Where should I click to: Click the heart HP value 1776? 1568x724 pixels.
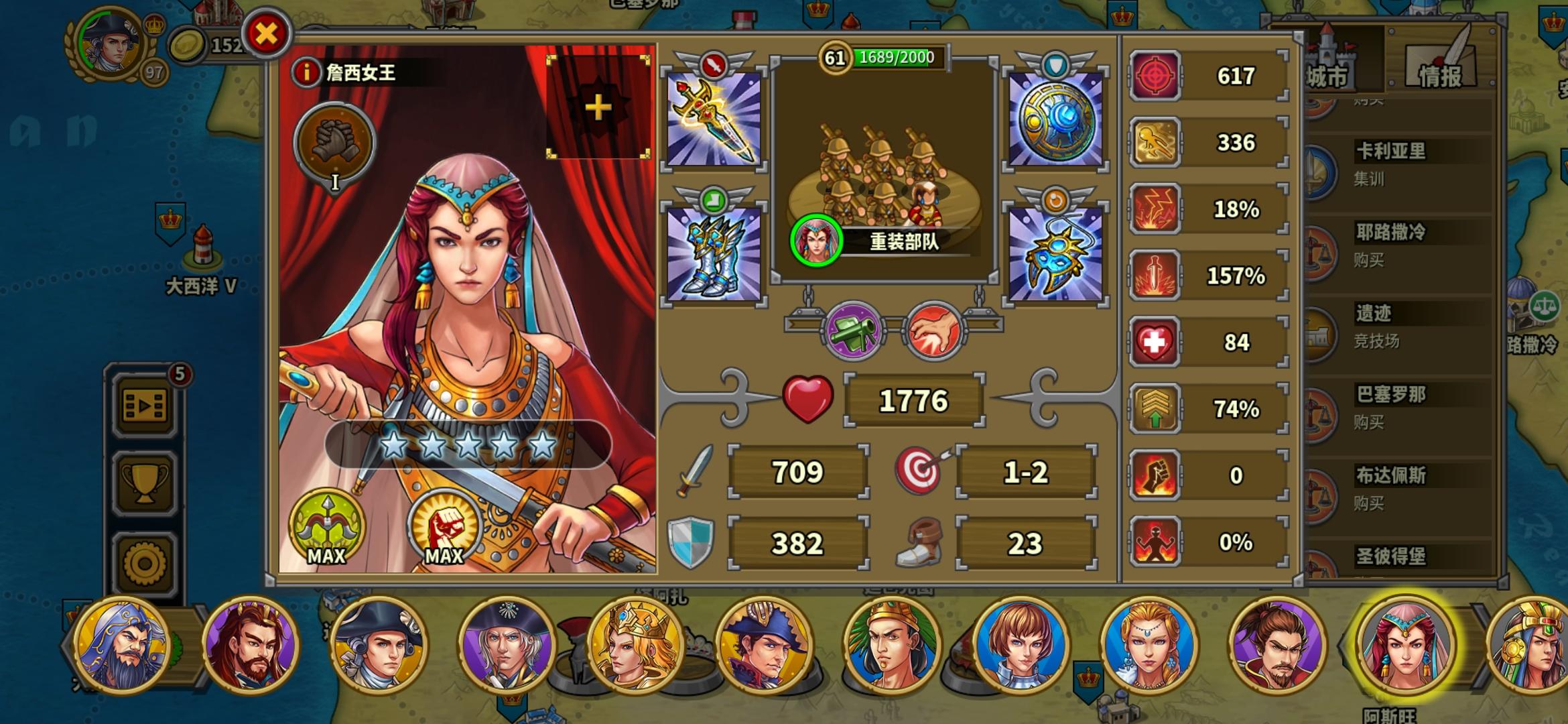pos(915,399)
